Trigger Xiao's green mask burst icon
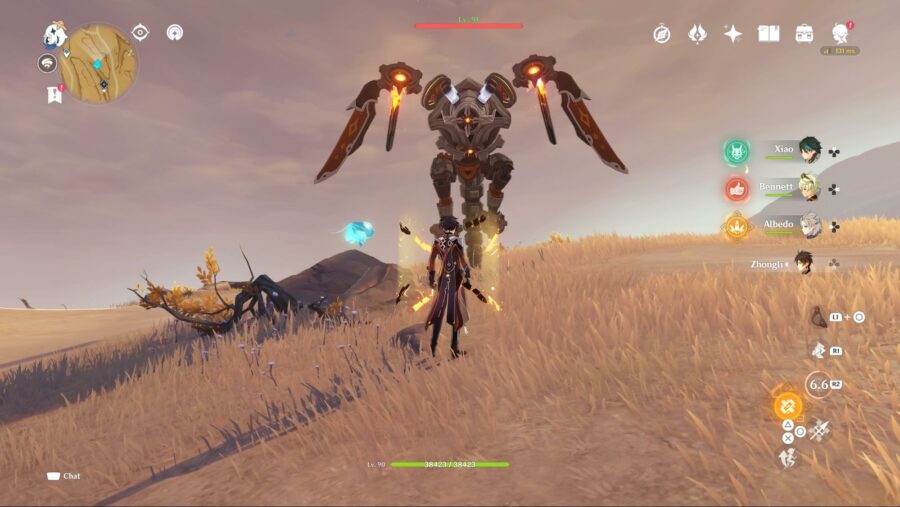Image resolution: width=900 pixels, height=507 pixels. [737, 151]
